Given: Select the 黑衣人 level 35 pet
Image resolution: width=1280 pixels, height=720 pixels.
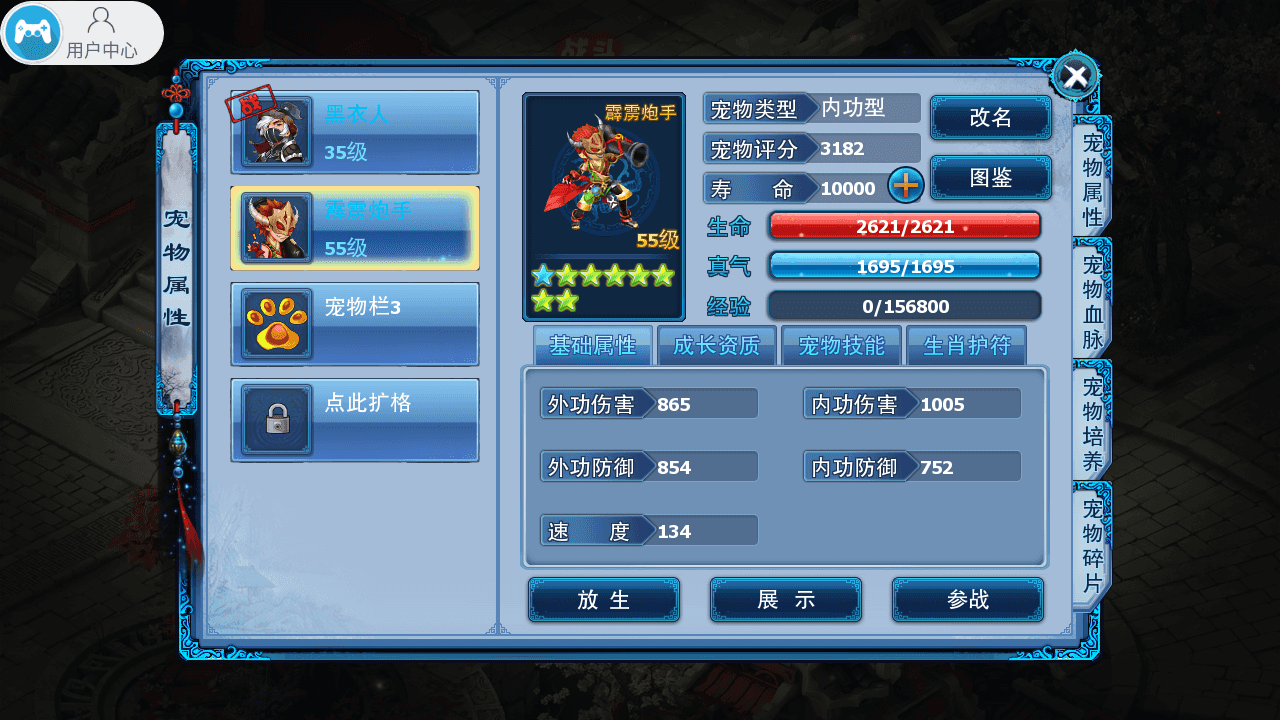Looking at the screenshot, I should (355, 132).
